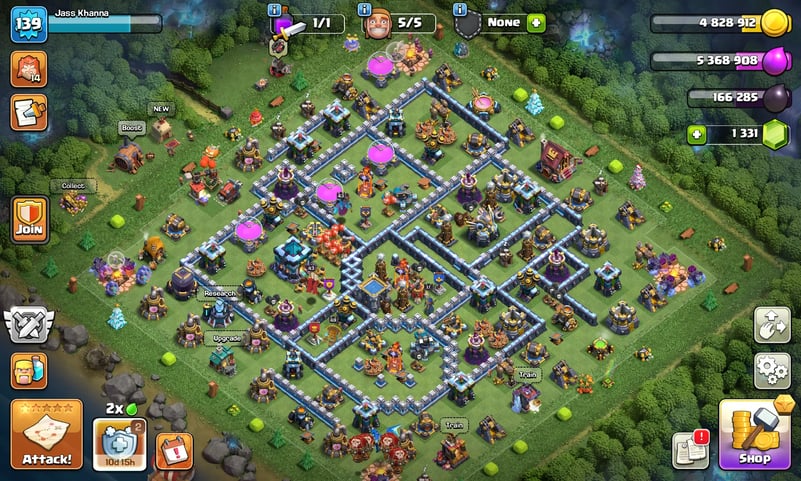The height and width of the screenshot is (481, 801).
Task: Open the calendar events icon
Action: point(174,449)
